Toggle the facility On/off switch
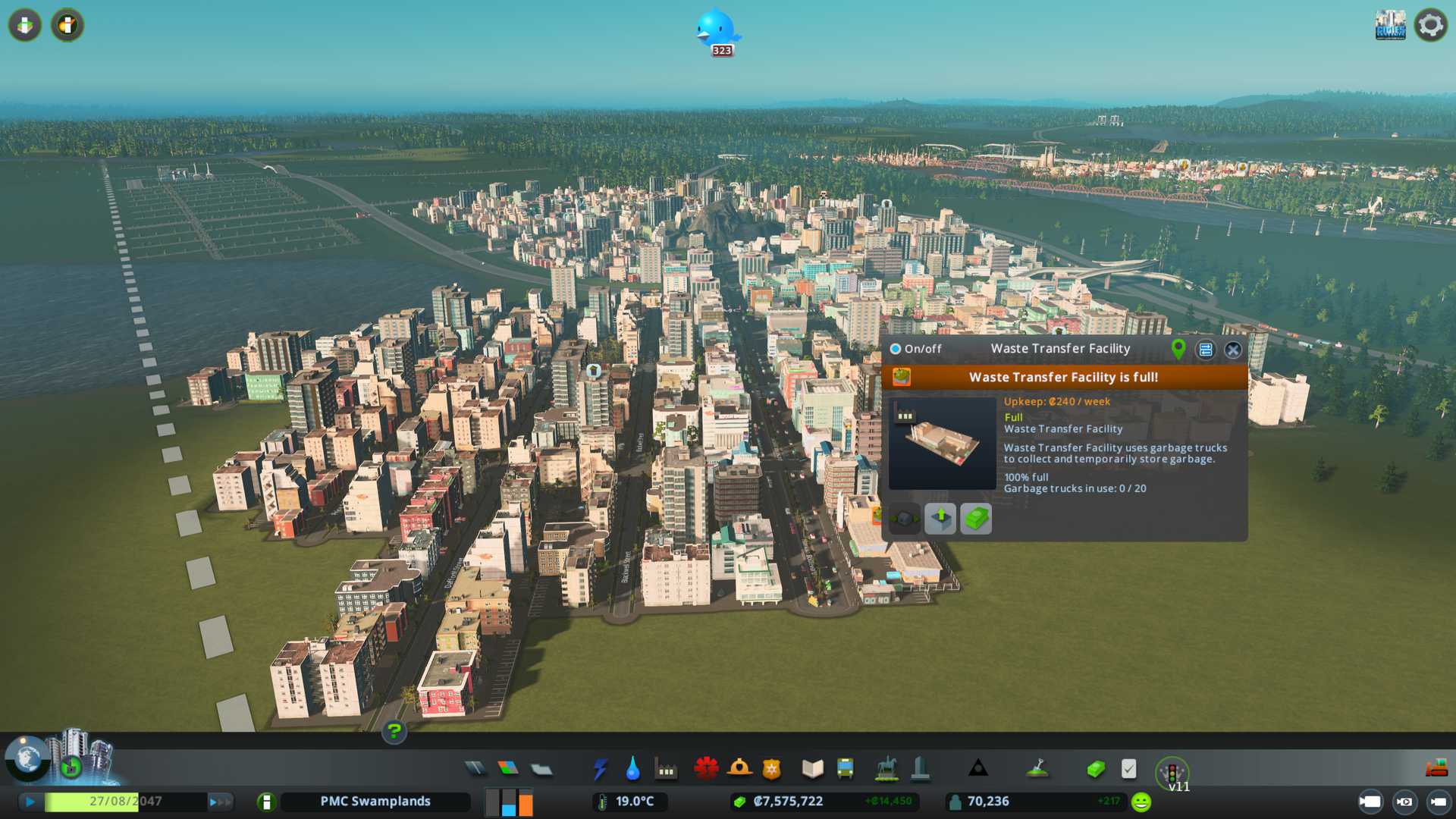Screen dimensions: 1456x819 [896, 349]
